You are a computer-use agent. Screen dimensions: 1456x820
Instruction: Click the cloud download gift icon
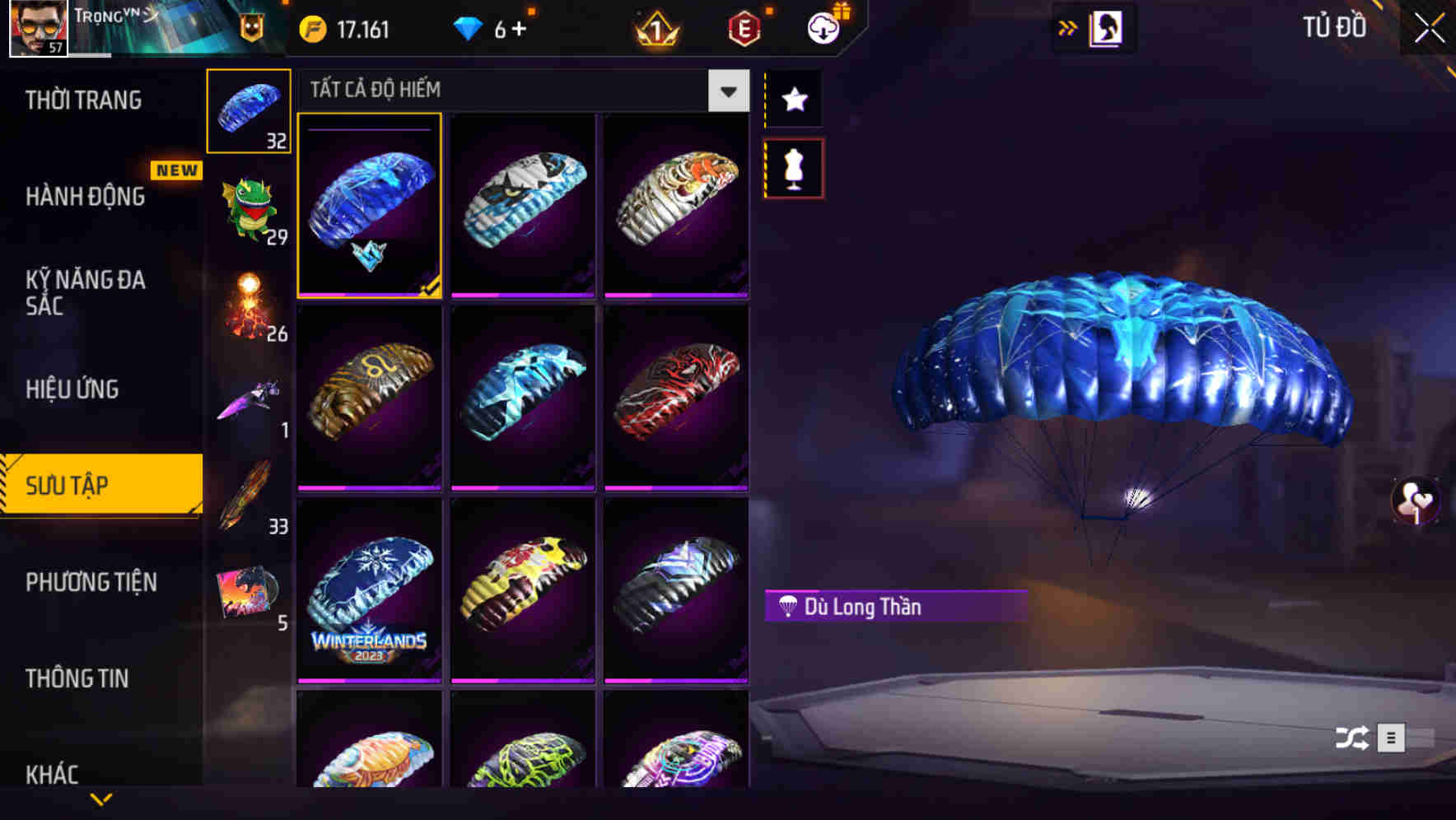pyautogui.click(x=824, y=26)
